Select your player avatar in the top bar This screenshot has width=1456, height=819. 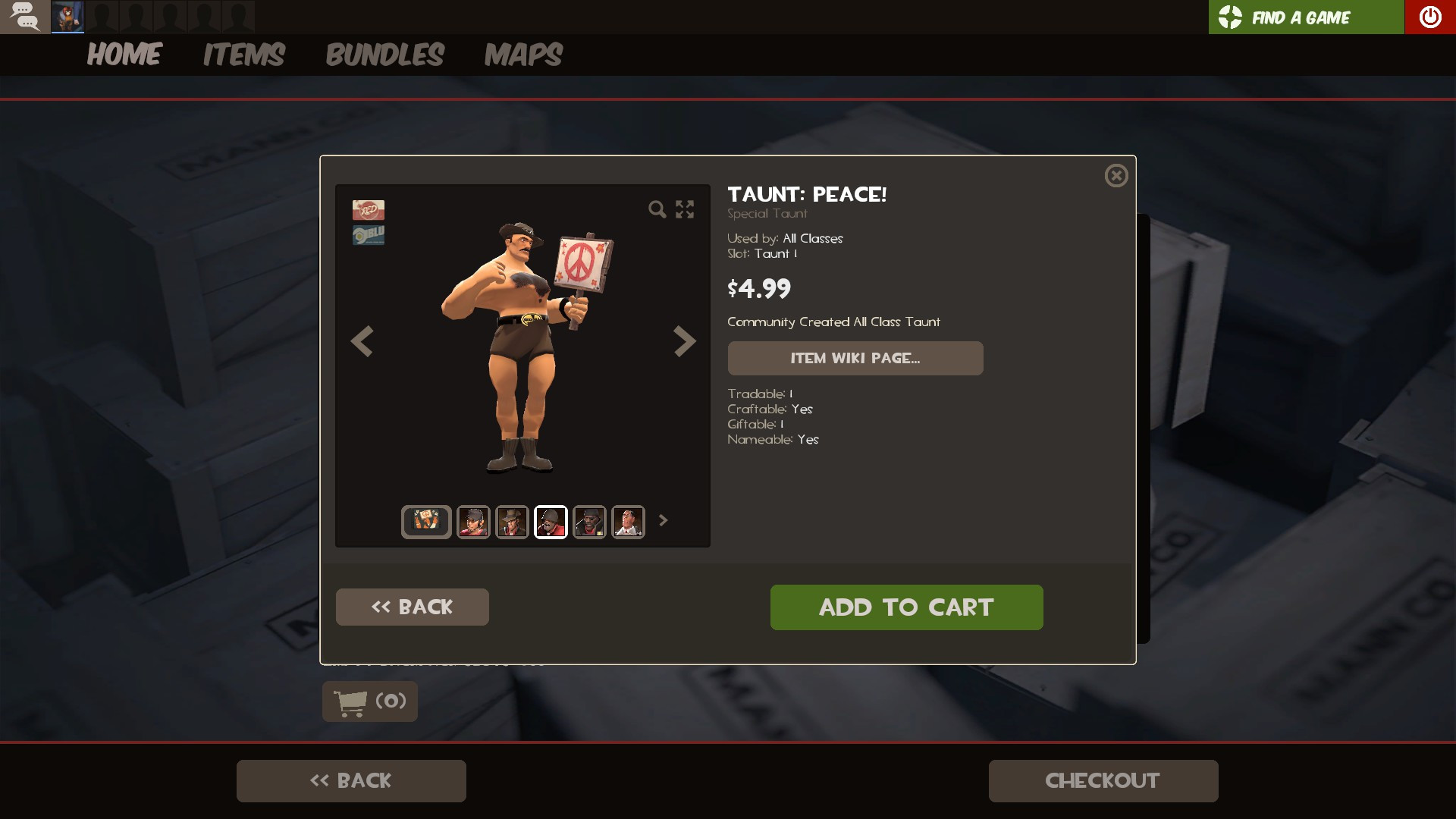click(x=67, y=16)
